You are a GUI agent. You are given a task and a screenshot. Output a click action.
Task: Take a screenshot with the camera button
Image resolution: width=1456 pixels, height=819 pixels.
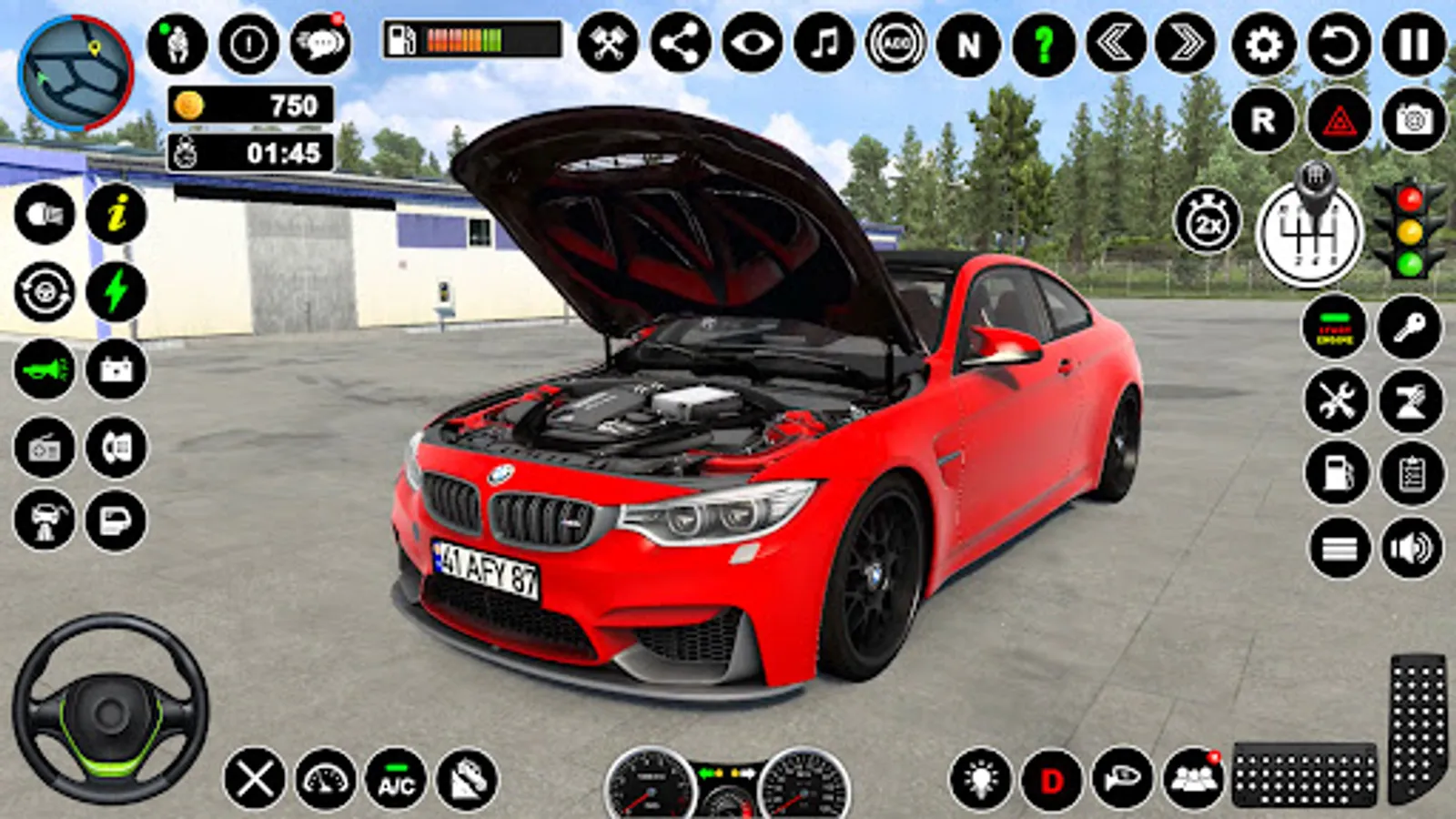[1414, 120]
